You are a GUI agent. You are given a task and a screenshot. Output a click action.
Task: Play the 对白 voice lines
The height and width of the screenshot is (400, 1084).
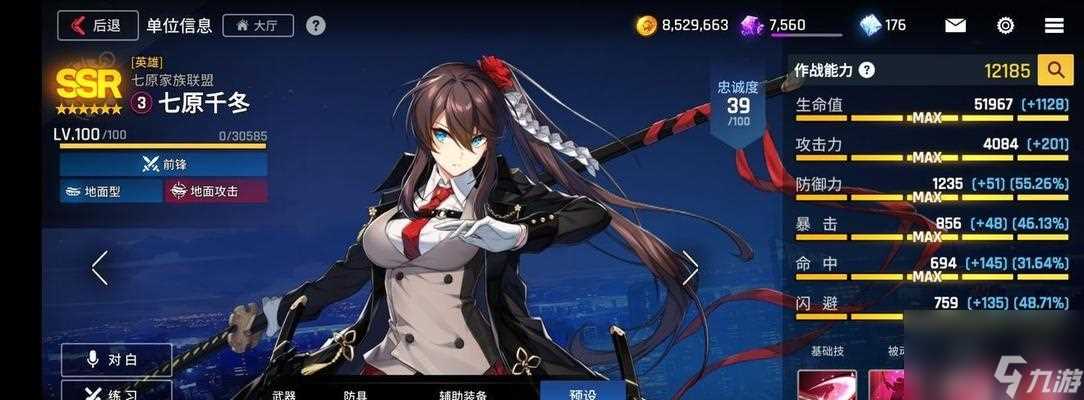(116, 359)
